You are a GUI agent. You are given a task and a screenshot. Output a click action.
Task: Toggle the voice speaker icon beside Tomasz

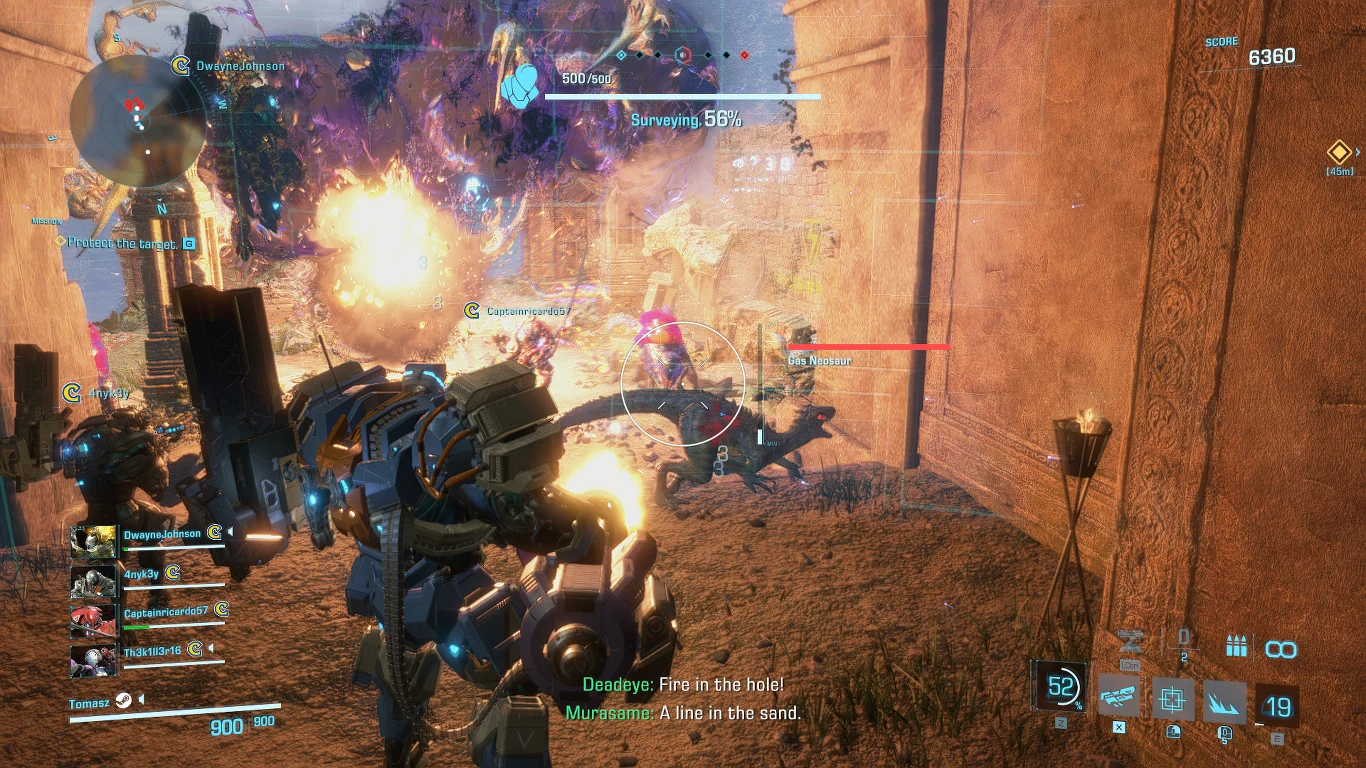pyautogui.click(x=143, y=699)
